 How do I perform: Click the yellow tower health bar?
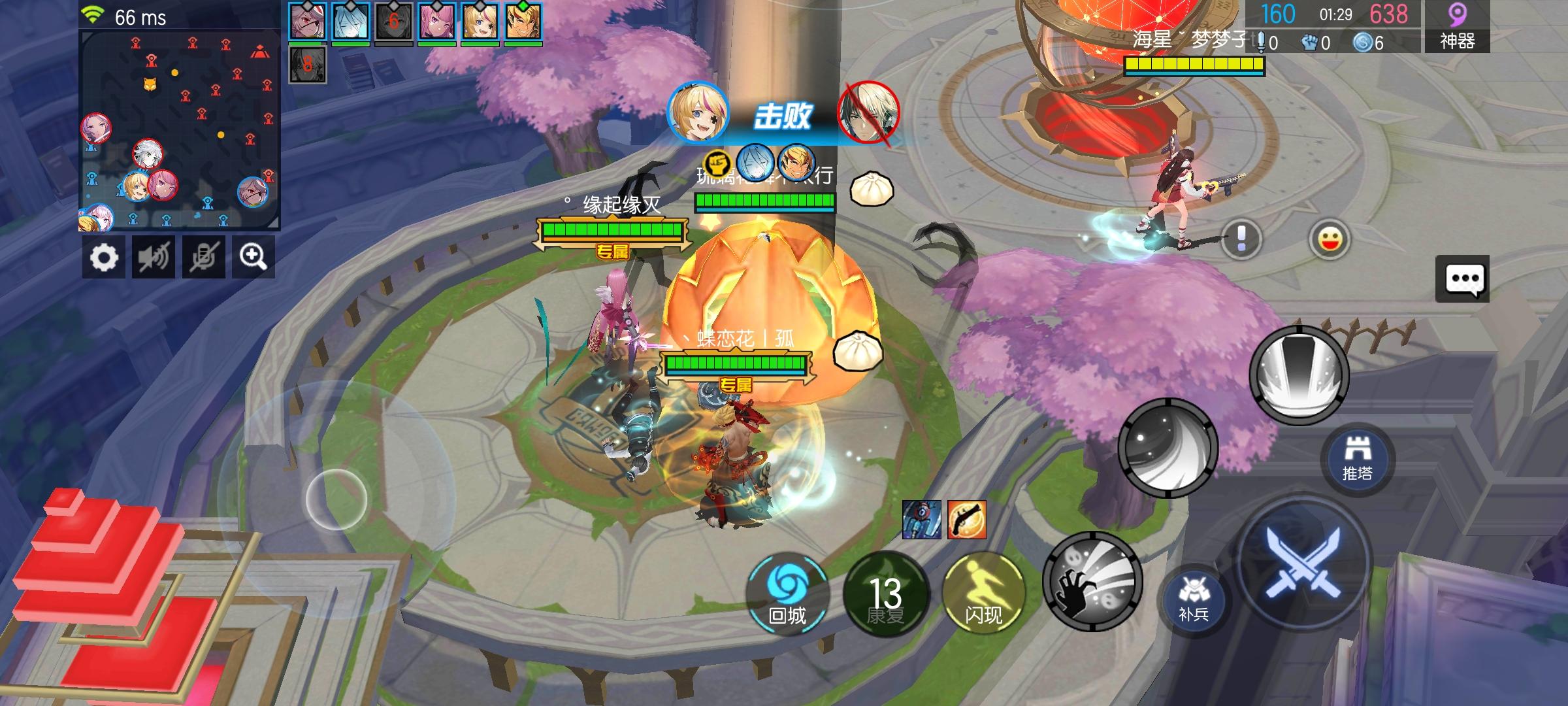coord(1194,63)
